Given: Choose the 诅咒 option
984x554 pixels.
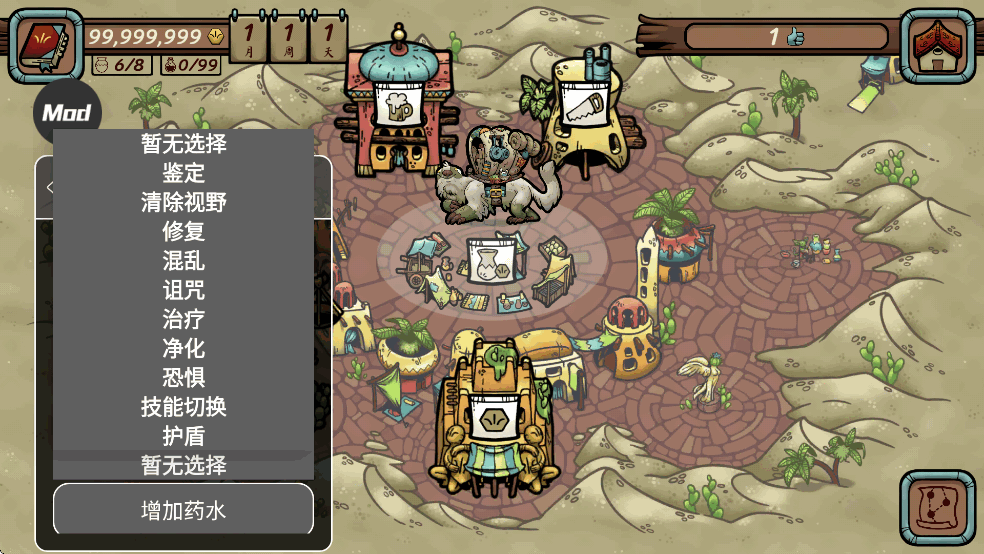Looking at the screenshot, I should 183,290.
